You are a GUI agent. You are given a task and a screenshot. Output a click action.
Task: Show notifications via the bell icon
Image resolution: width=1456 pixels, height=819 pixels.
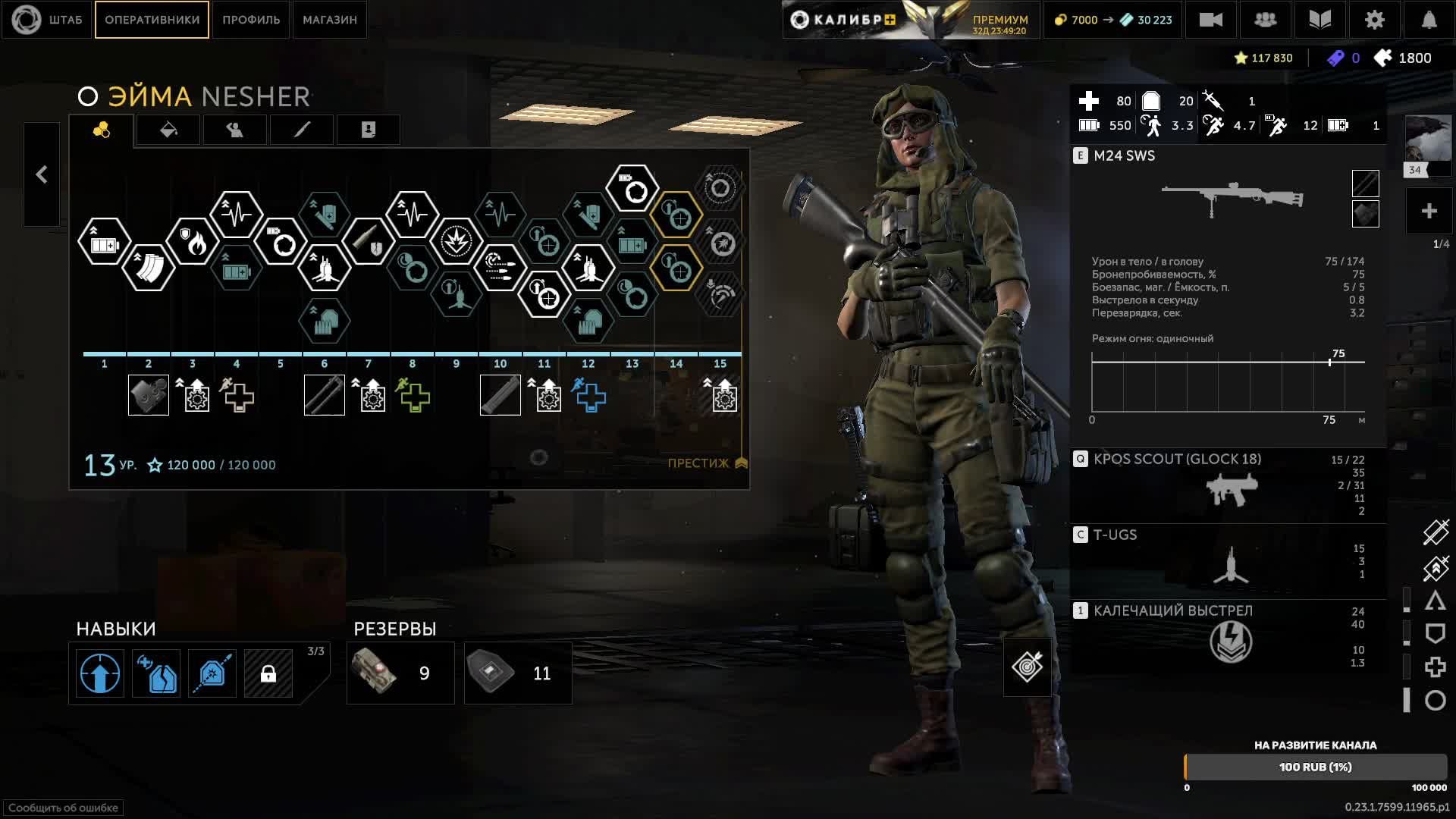1429,20
